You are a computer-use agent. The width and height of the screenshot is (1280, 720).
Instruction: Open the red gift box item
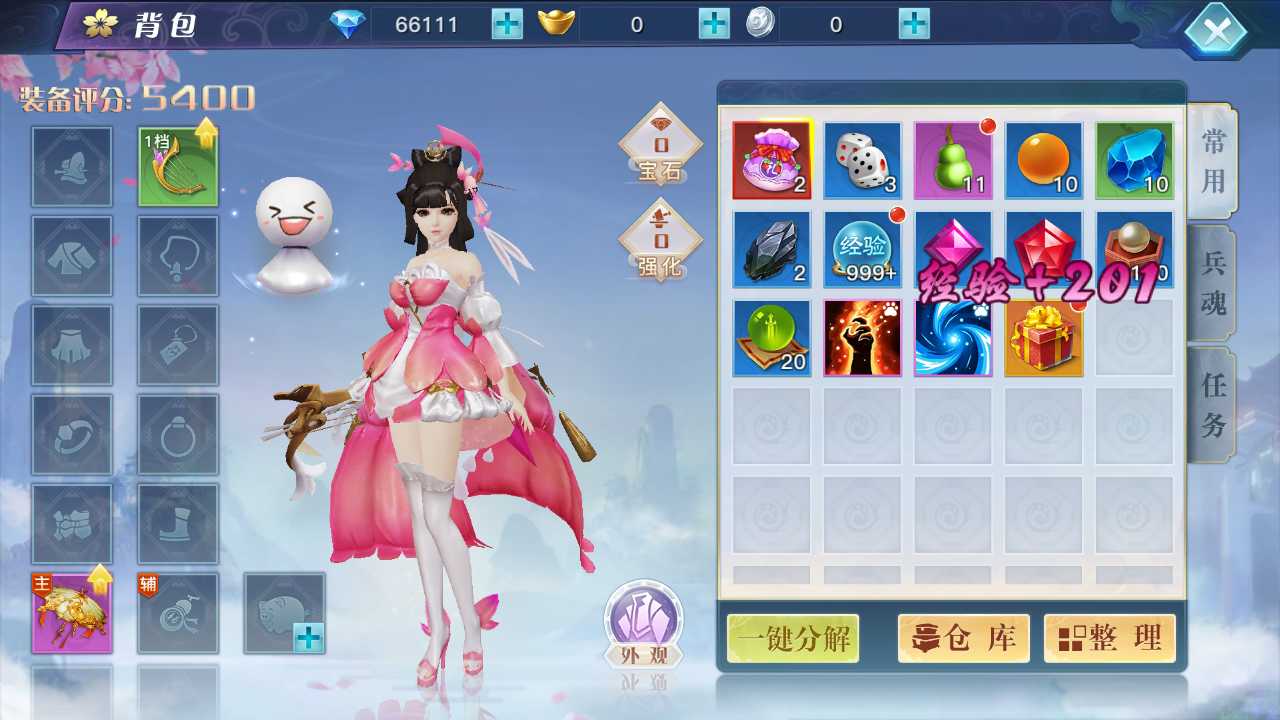pos(1043,338)
